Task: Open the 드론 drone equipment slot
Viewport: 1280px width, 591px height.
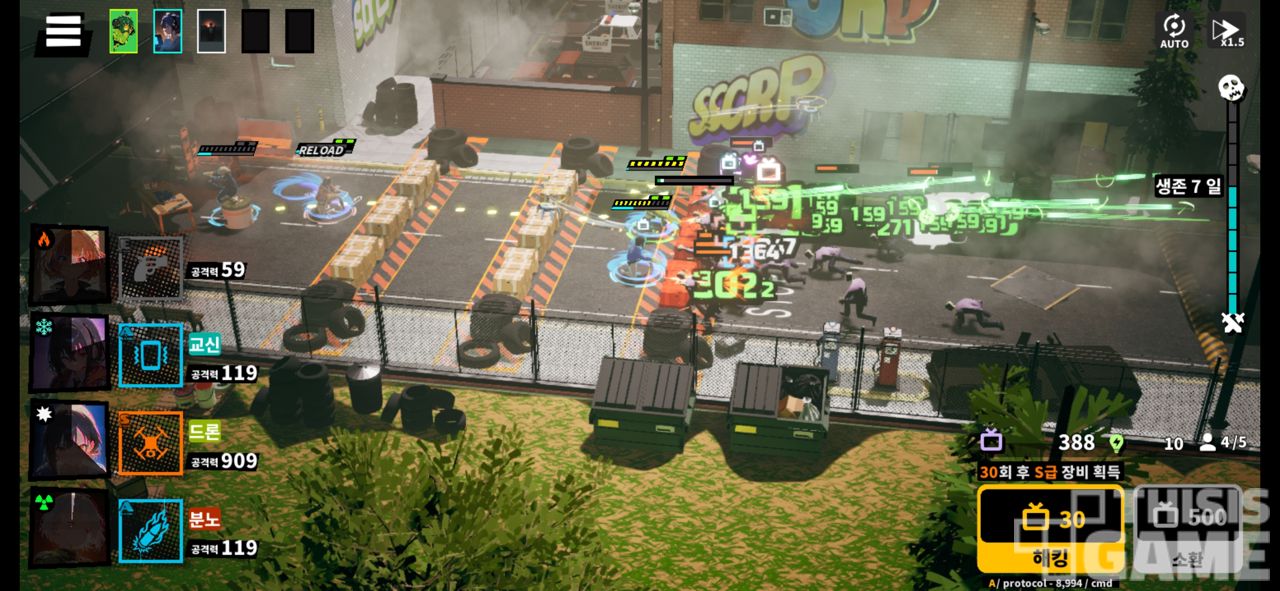Action: [151, 443]
